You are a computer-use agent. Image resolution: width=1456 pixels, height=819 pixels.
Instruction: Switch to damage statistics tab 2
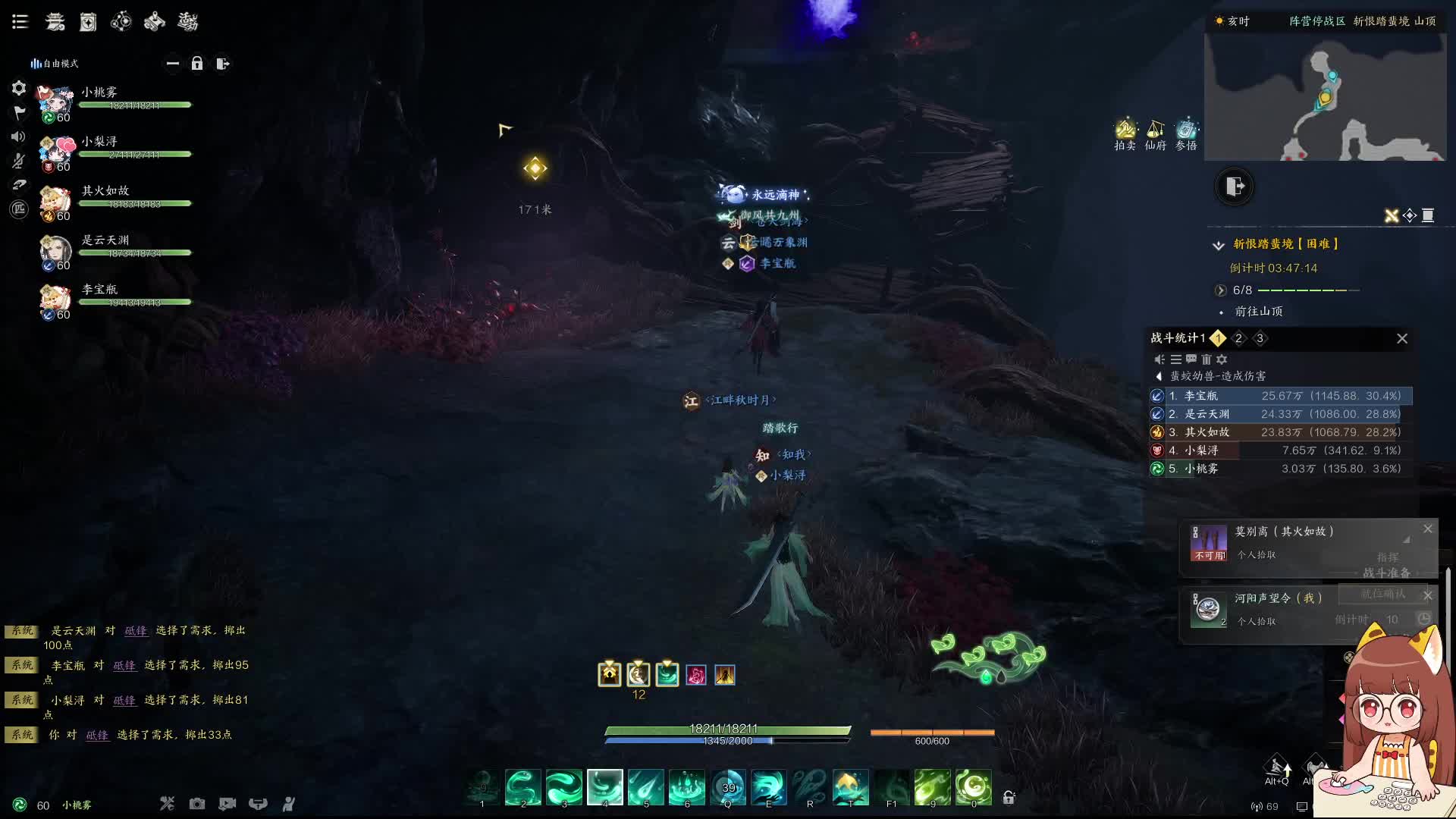pos(1238,339)
